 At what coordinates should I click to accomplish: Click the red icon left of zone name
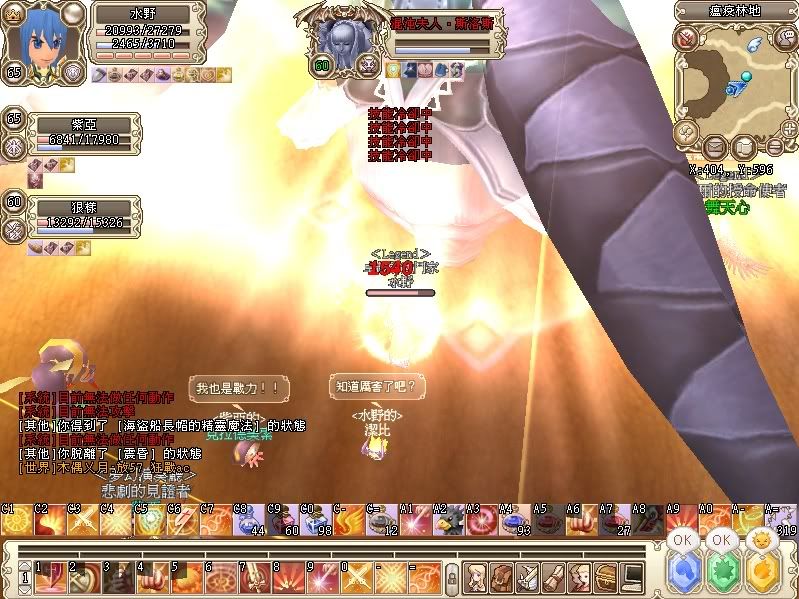pos(687,37)
